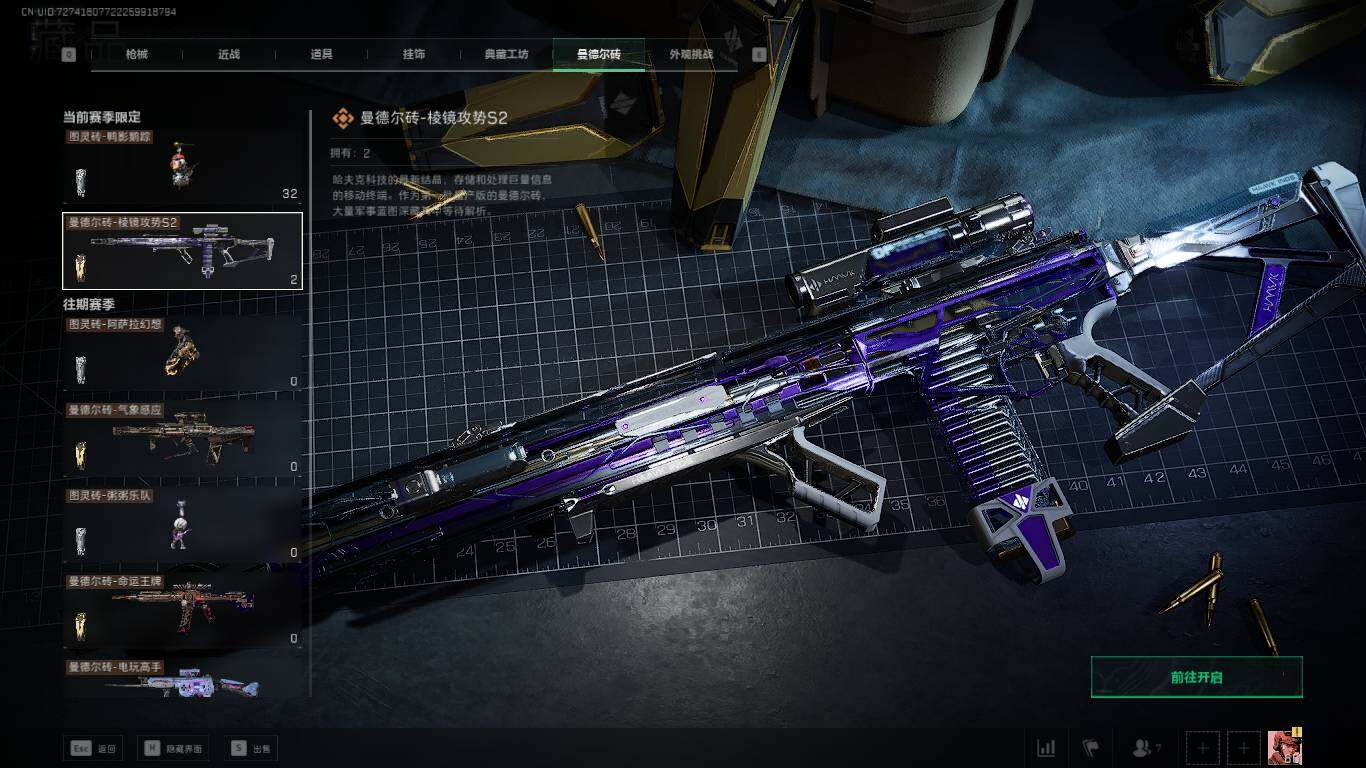The width and height of the screenshot is (1366, 768).
Task: Select the 道具 tab
Action: click(x=321, y=54)
